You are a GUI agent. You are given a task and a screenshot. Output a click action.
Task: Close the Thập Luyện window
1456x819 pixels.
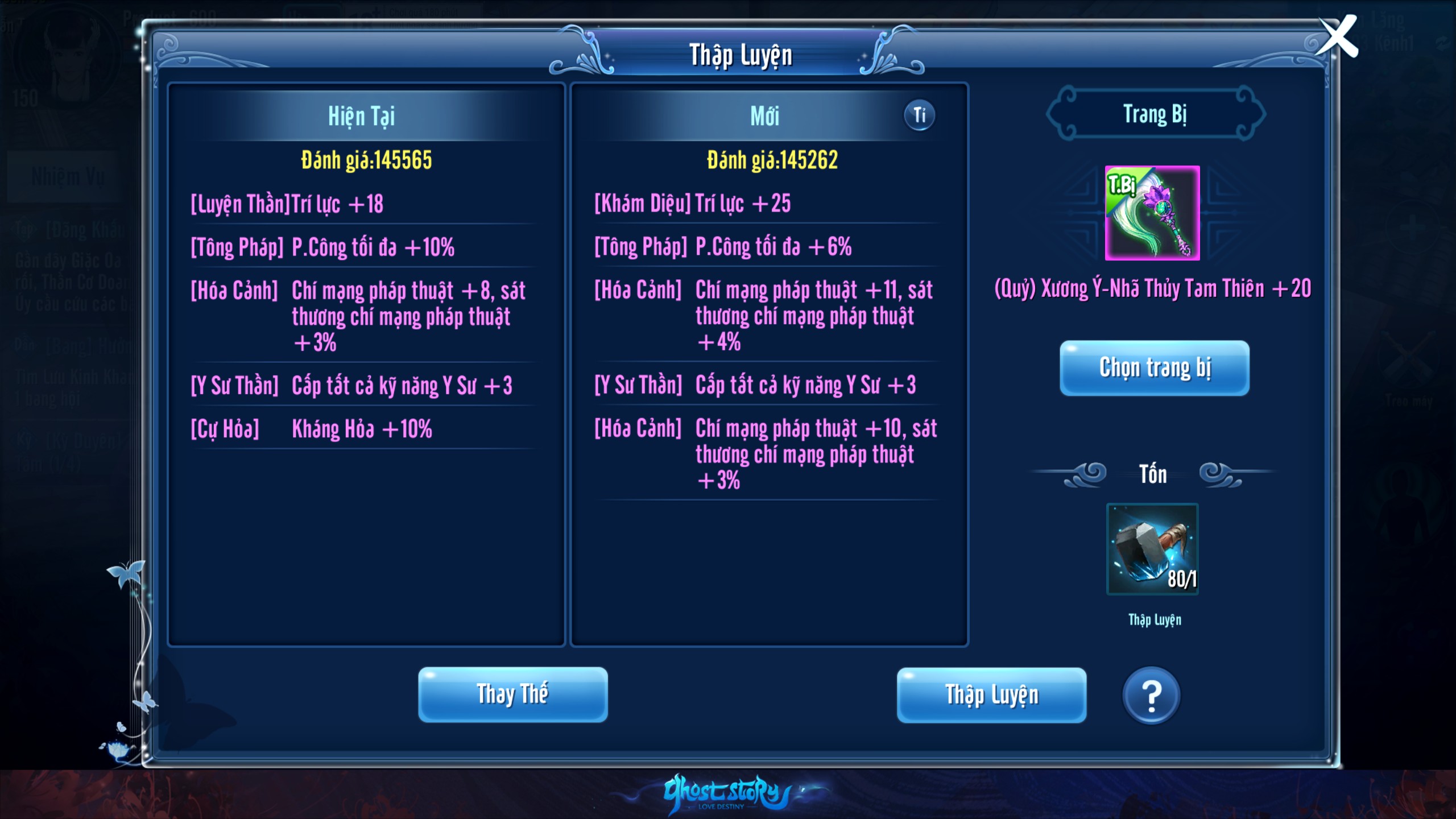click(x=1338, y=37)
